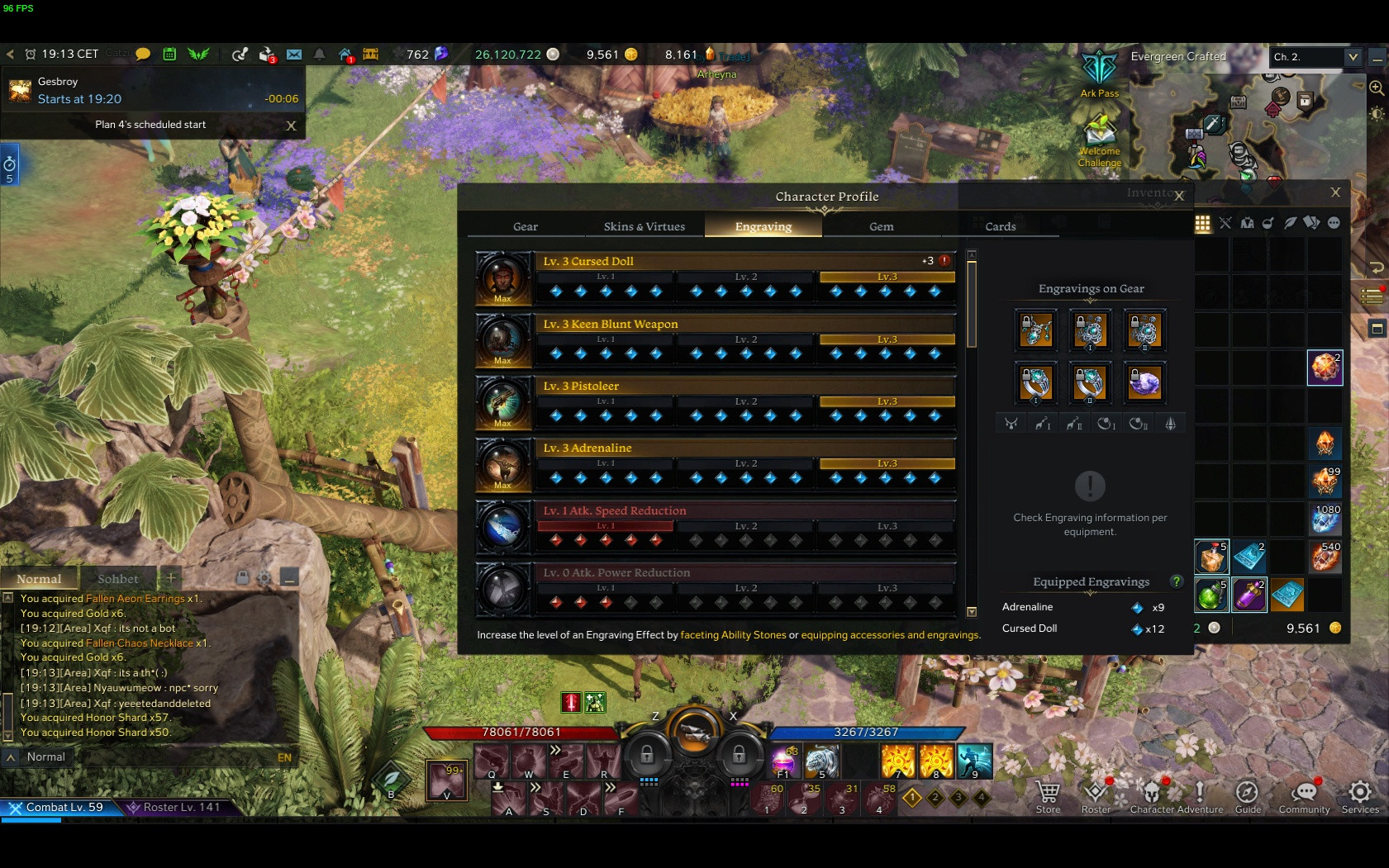Dismiss the Gesbroy scheduled start notification
The width and height of the screenshot is (1389, 868).
tap(291, 126)
